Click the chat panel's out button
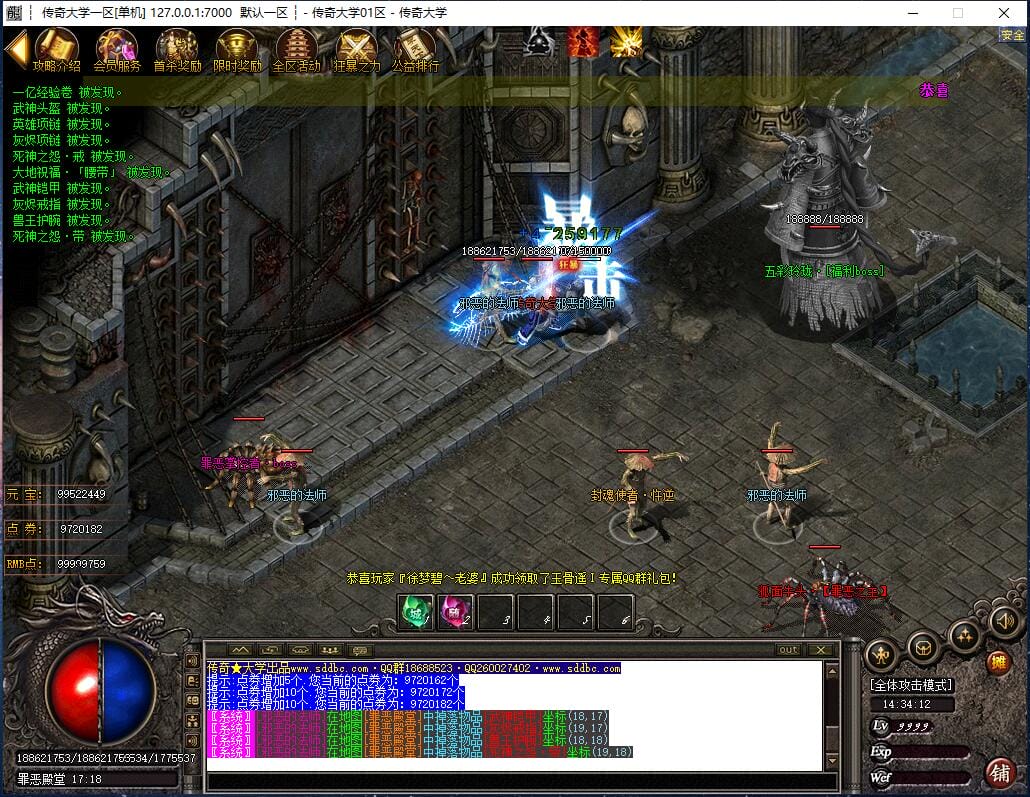This screenshot has width=1030, height=797. click(789, 650)
